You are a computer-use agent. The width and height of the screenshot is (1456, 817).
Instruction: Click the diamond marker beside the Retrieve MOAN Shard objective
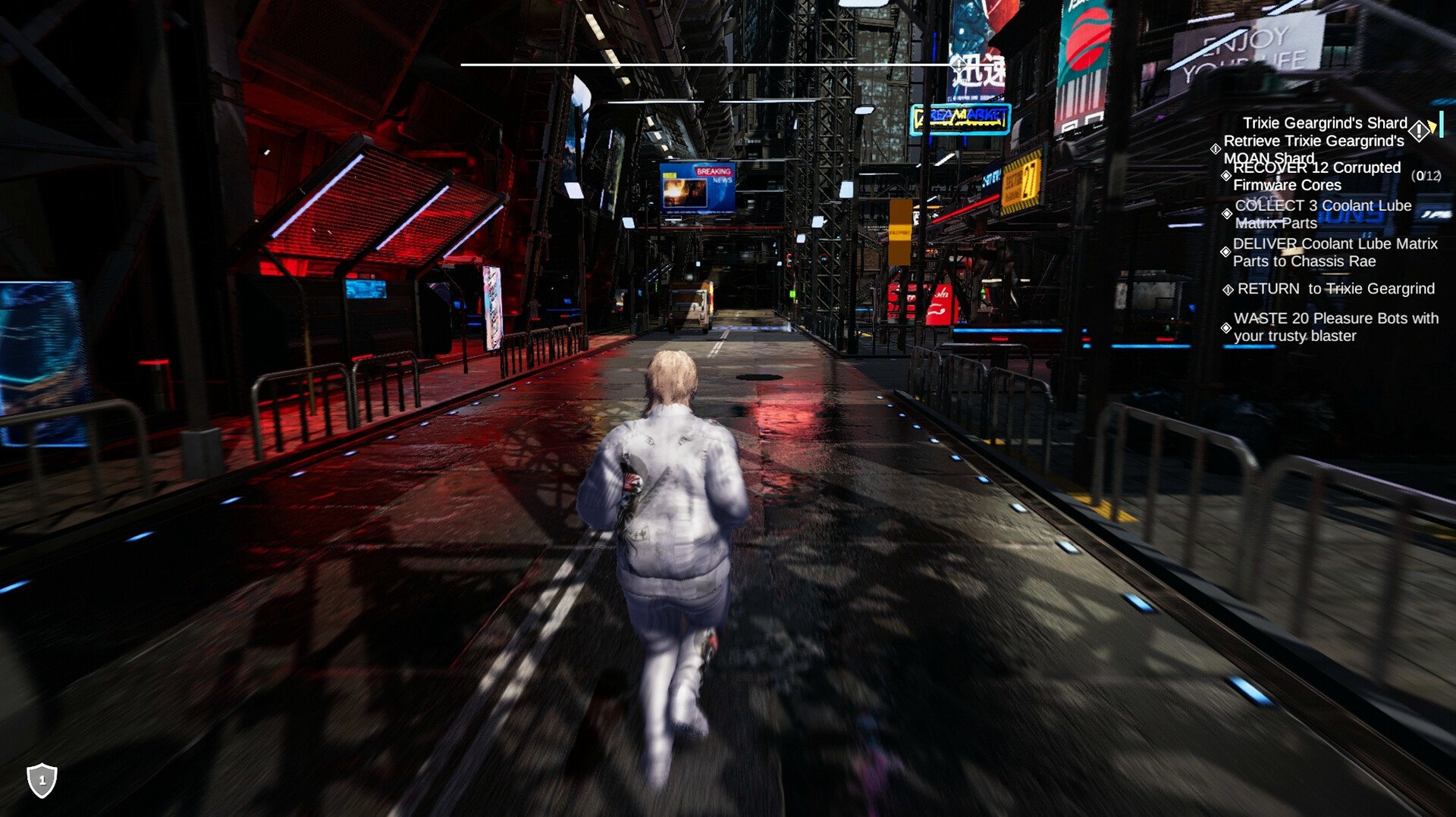(x=1216, y=149)
